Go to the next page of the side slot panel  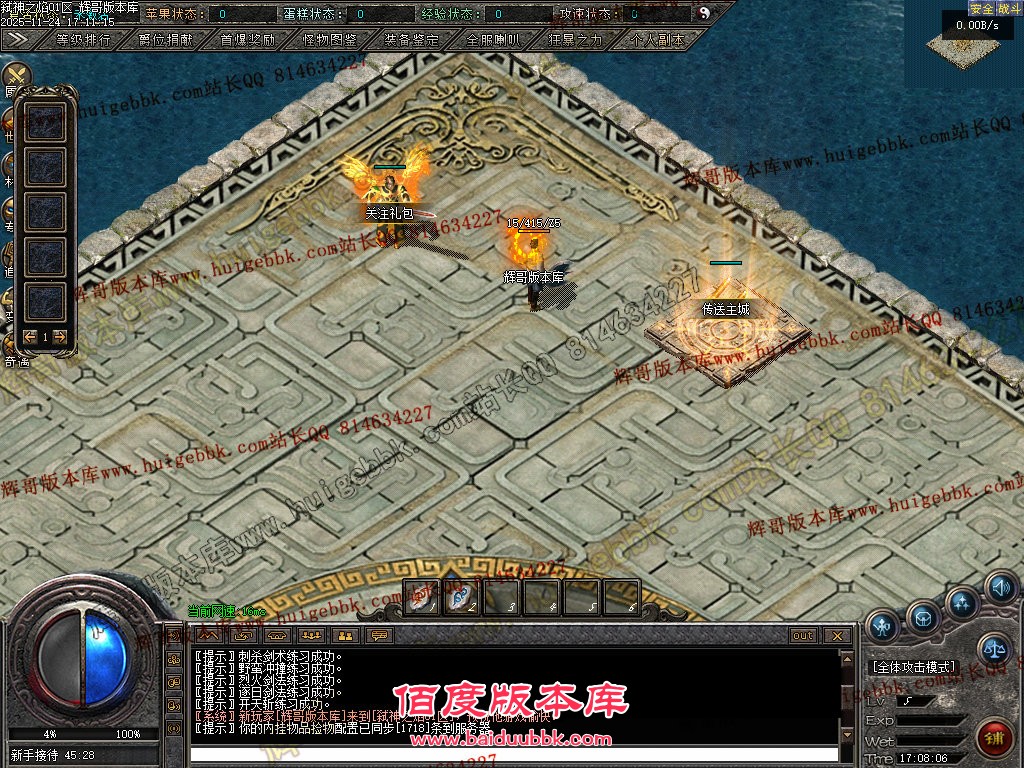[x=60, y=337]
